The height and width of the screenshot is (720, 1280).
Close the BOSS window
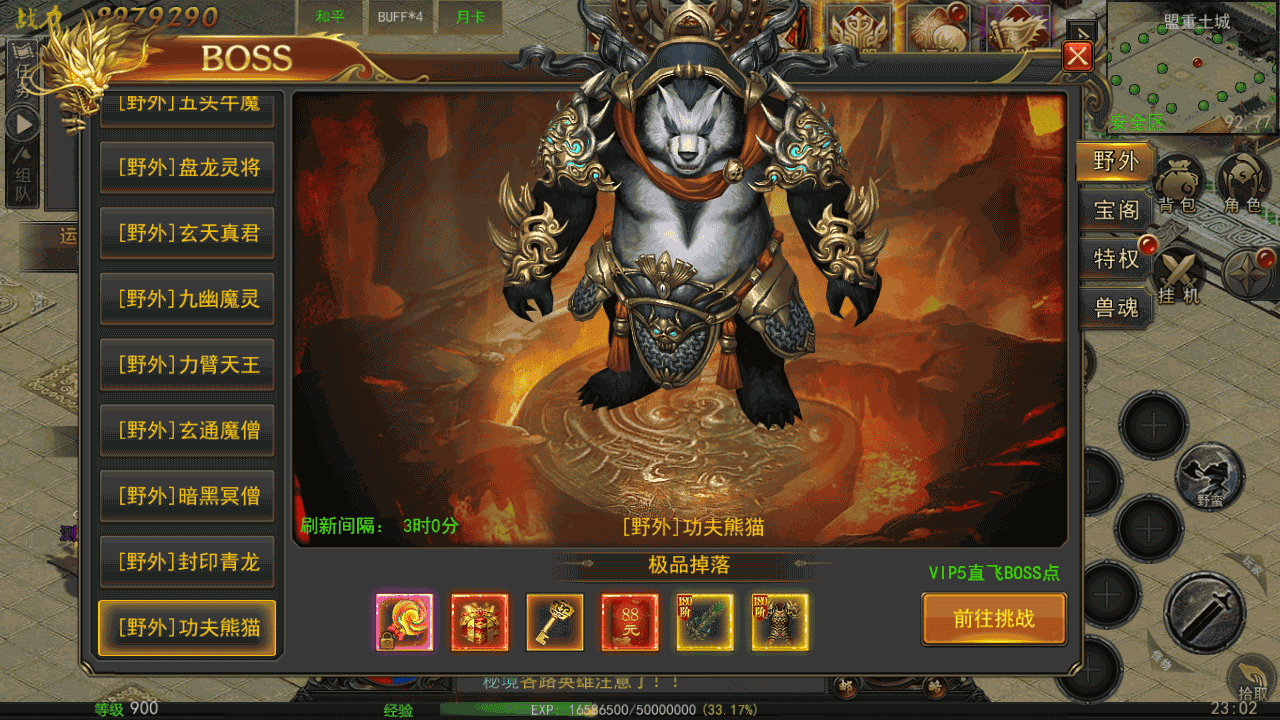[1077, 56]
